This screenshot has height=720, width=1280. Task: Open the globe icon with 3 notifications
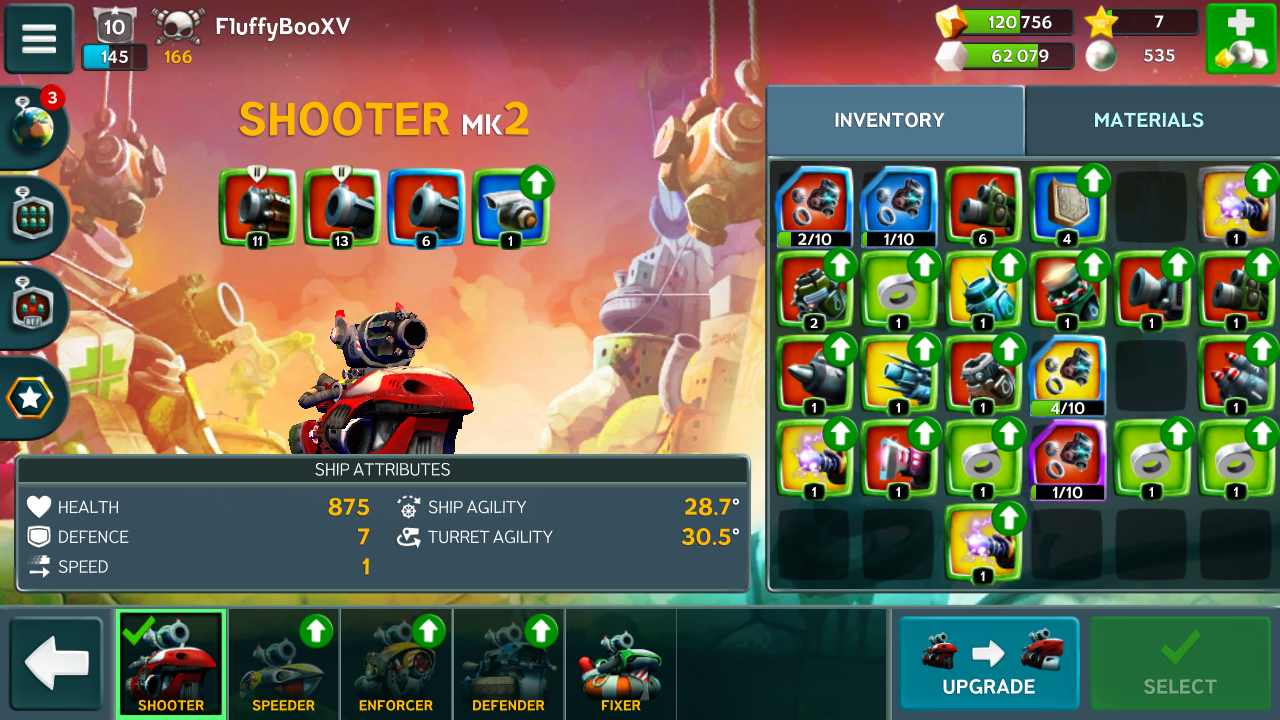pos(33,127)
